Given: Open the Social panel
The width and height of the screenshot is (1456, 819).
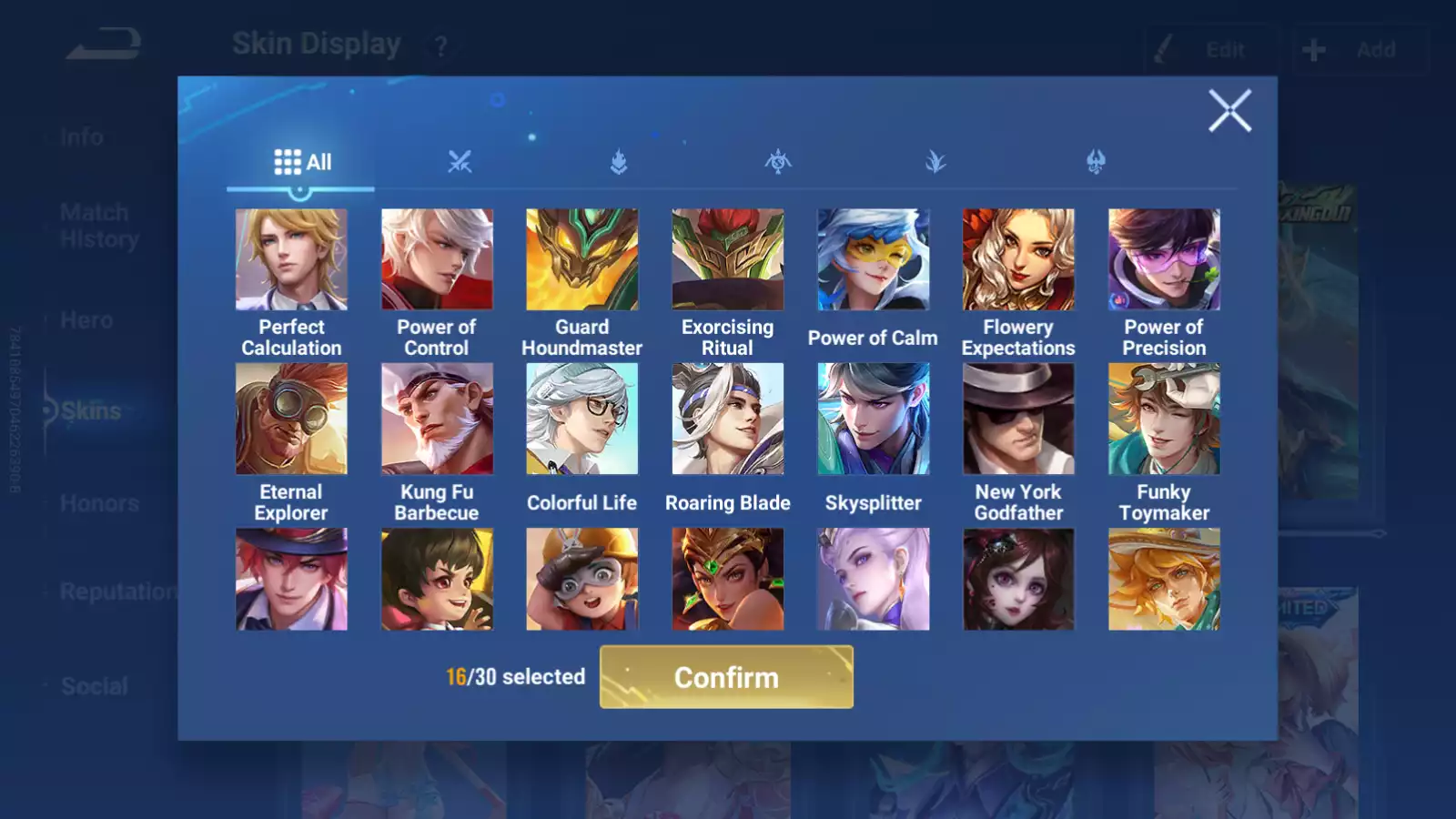Looking at the screenshot, I should point(95,686).
